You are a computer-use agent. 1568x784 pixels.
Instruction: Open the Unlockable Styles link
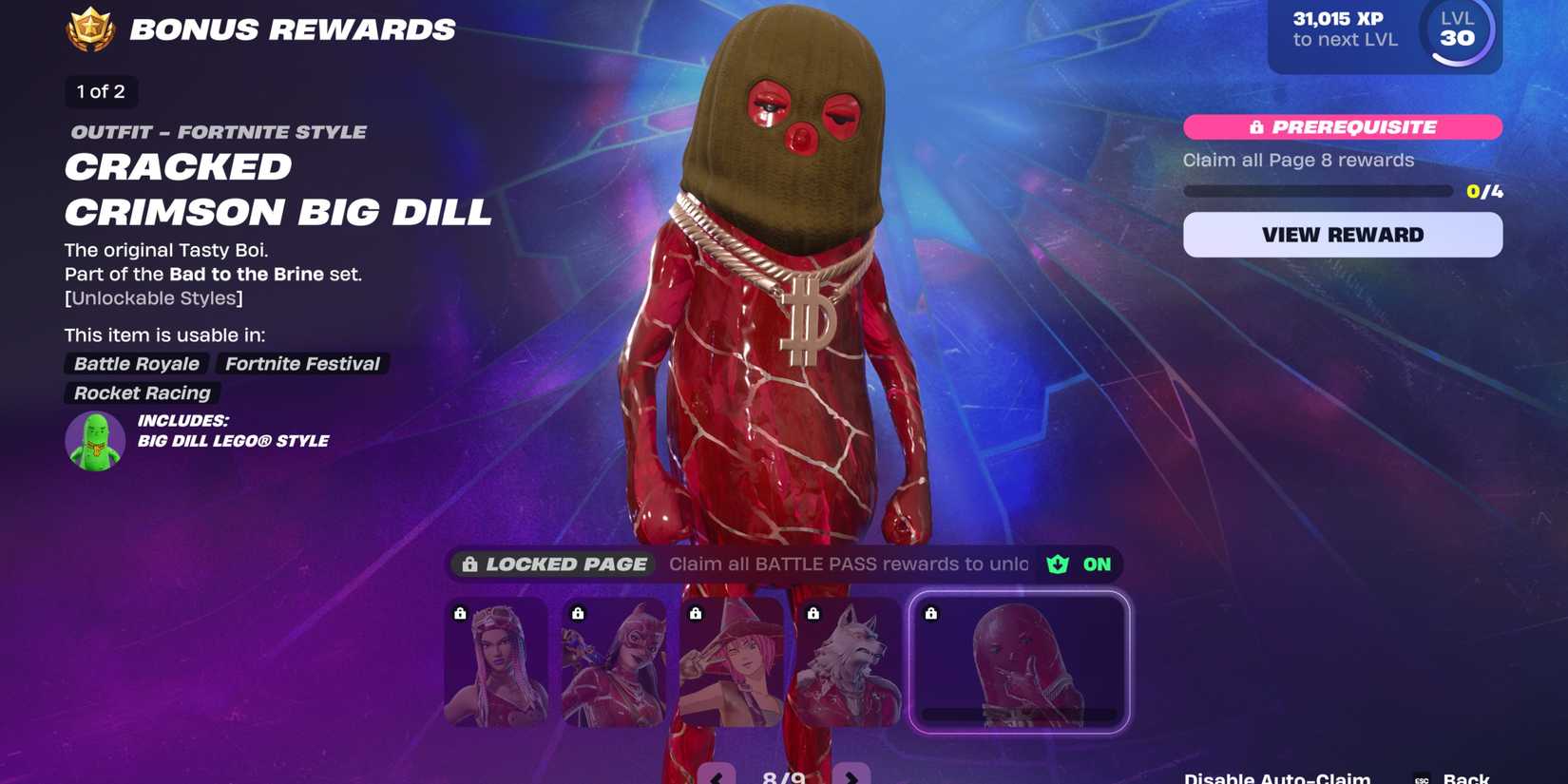[153, 297]
